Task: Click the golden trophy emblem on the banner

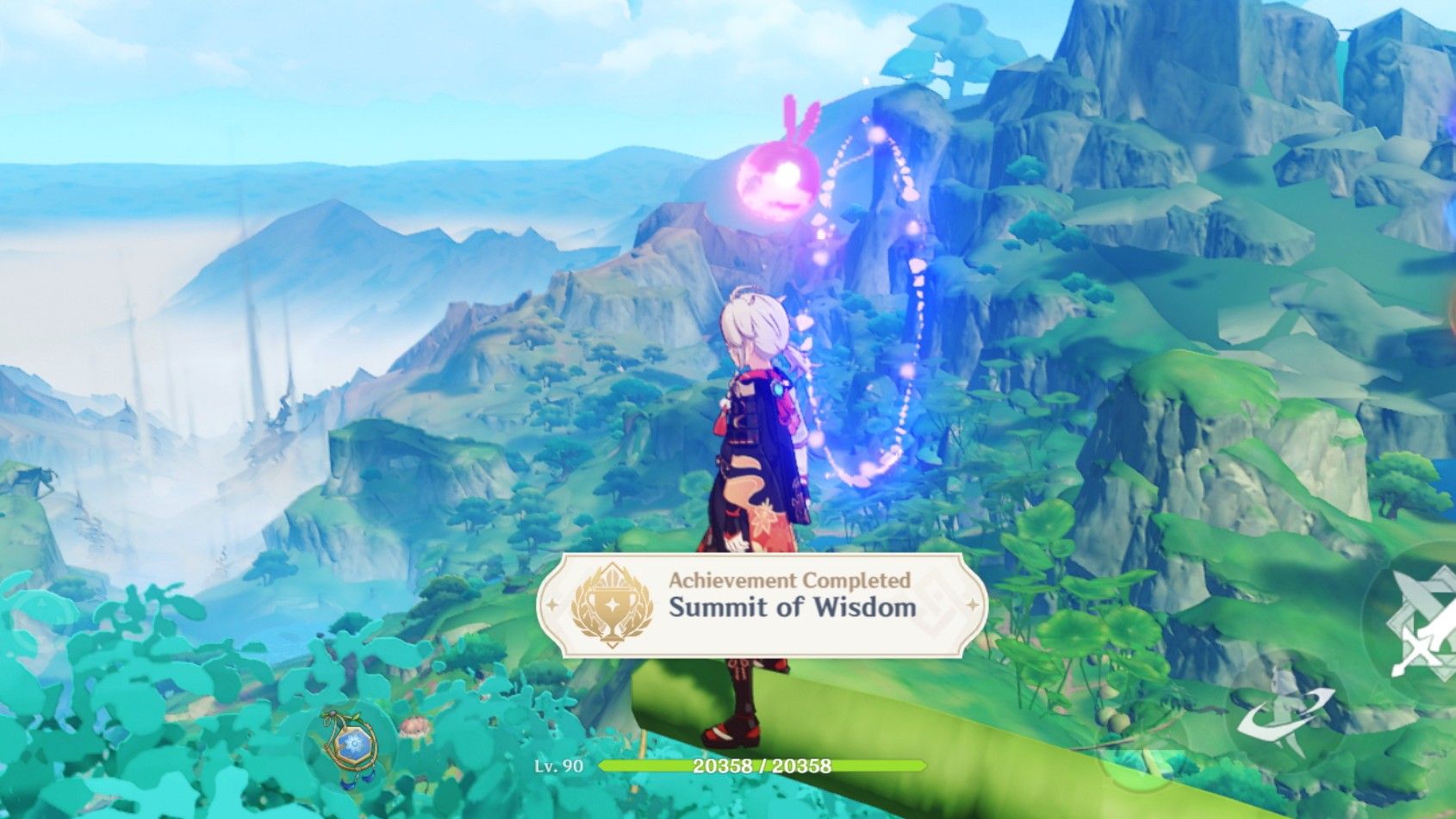Action: (613, 605)
